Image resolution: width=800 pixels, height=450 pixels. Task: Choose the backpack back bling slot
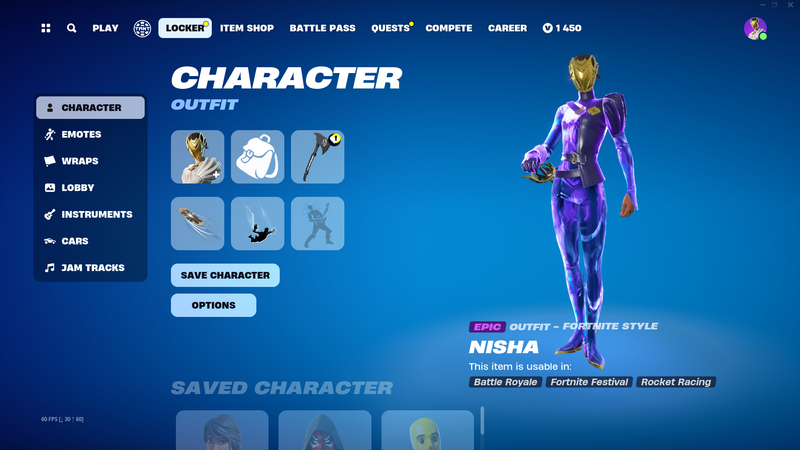tap(257, 157)
